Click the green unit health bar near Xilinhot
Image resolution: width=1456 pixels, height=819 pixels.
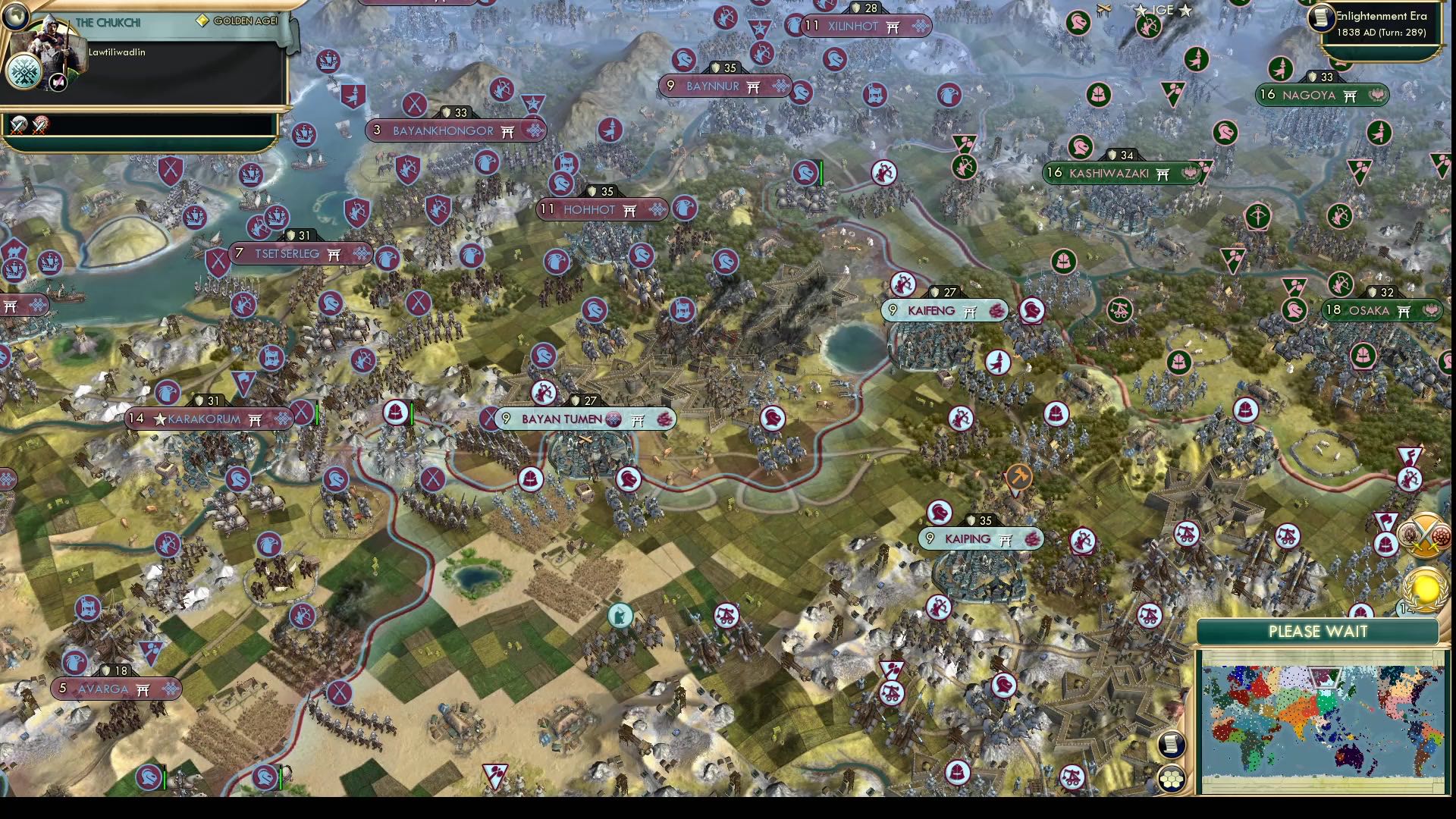click(821, 173)
